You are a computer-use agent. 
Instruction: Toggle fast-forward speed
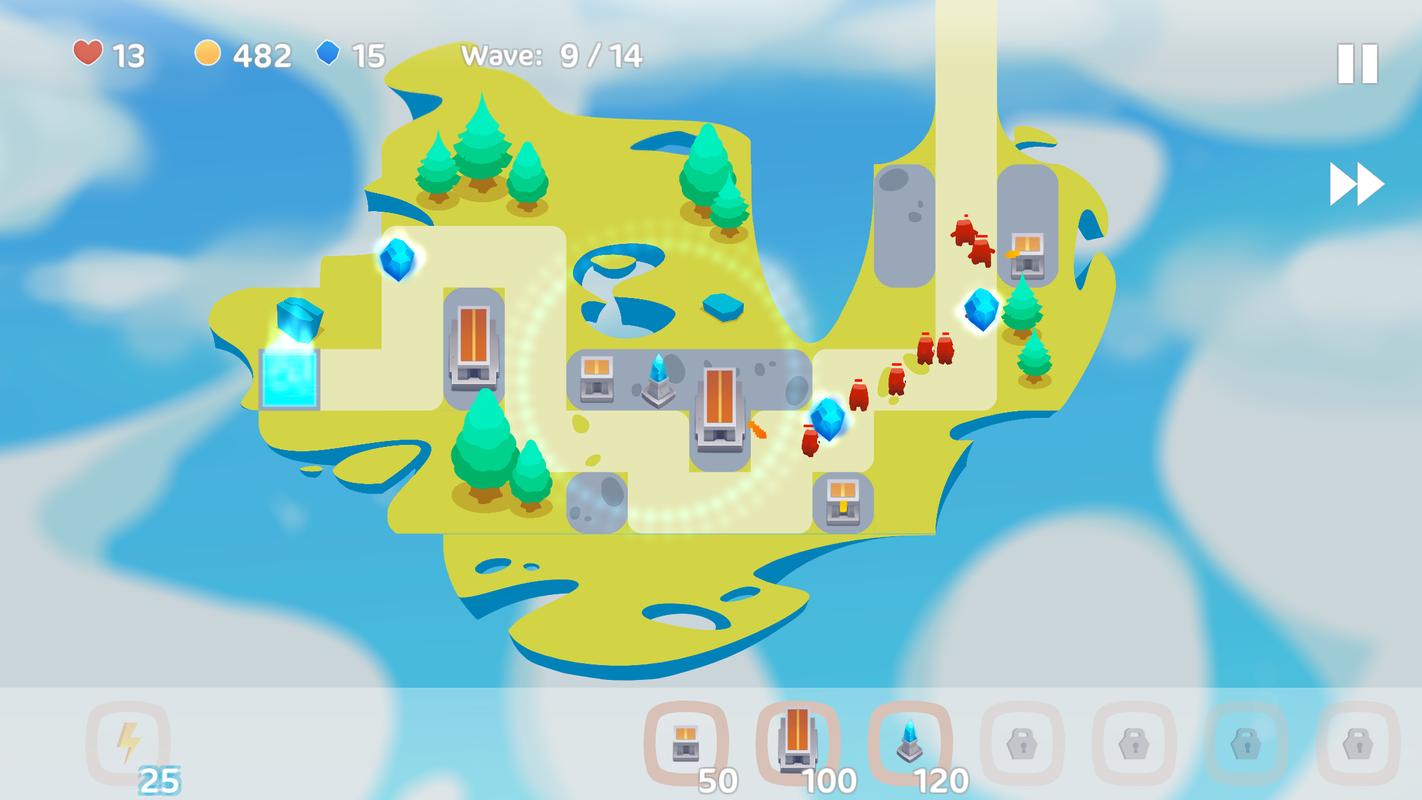click(1356, 185)
